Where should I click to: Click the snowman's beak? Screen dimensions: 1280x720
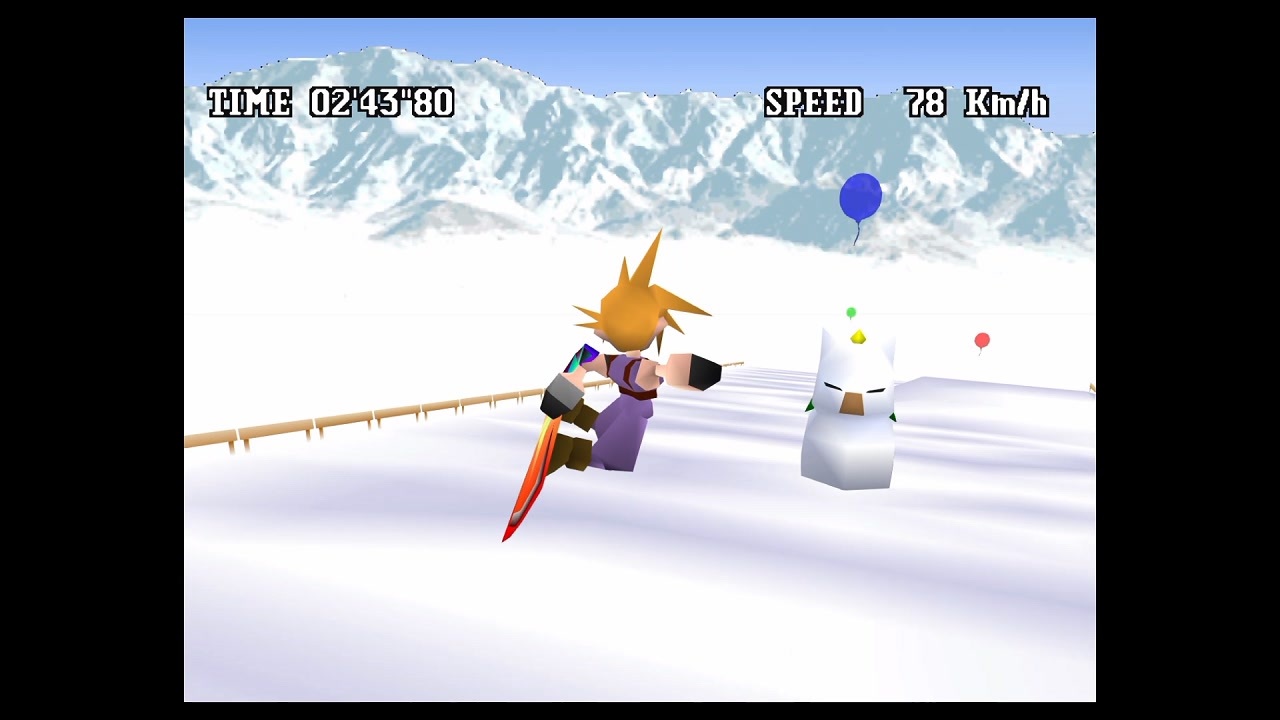pos(851,403)
